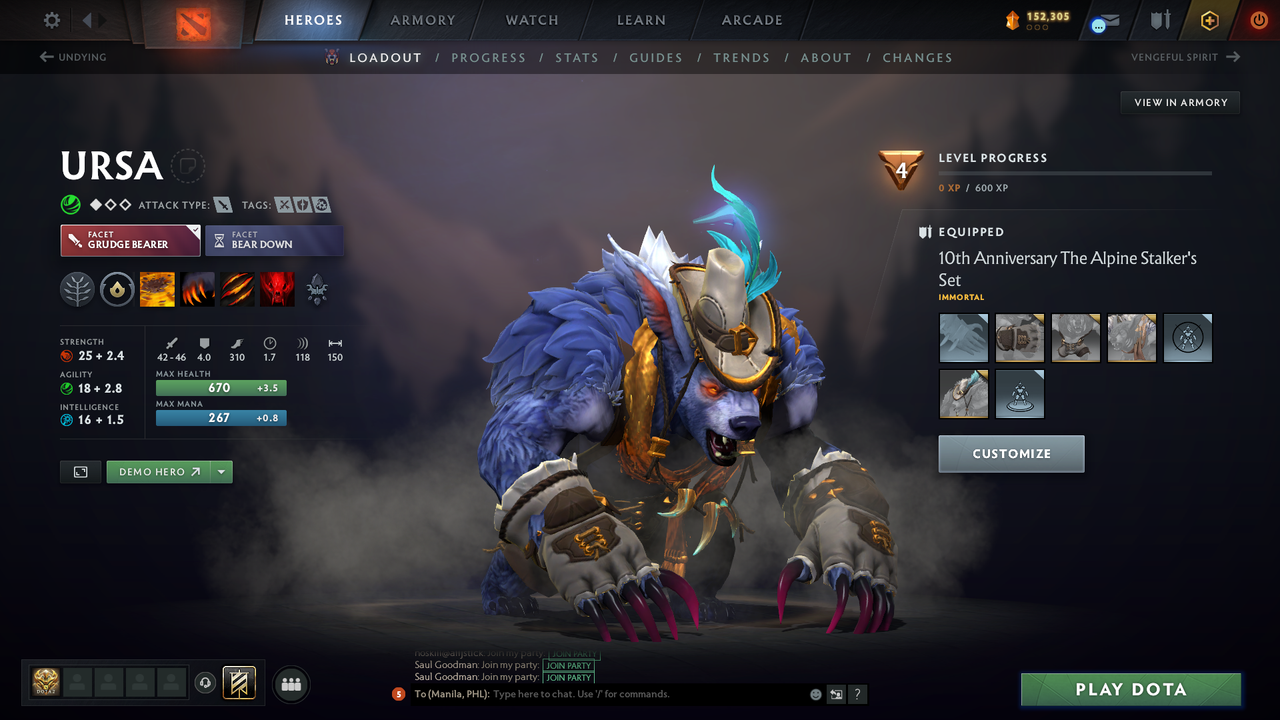1280x720 pixels.
Task: Open the ARCADE menu
Action: [751, 20]
